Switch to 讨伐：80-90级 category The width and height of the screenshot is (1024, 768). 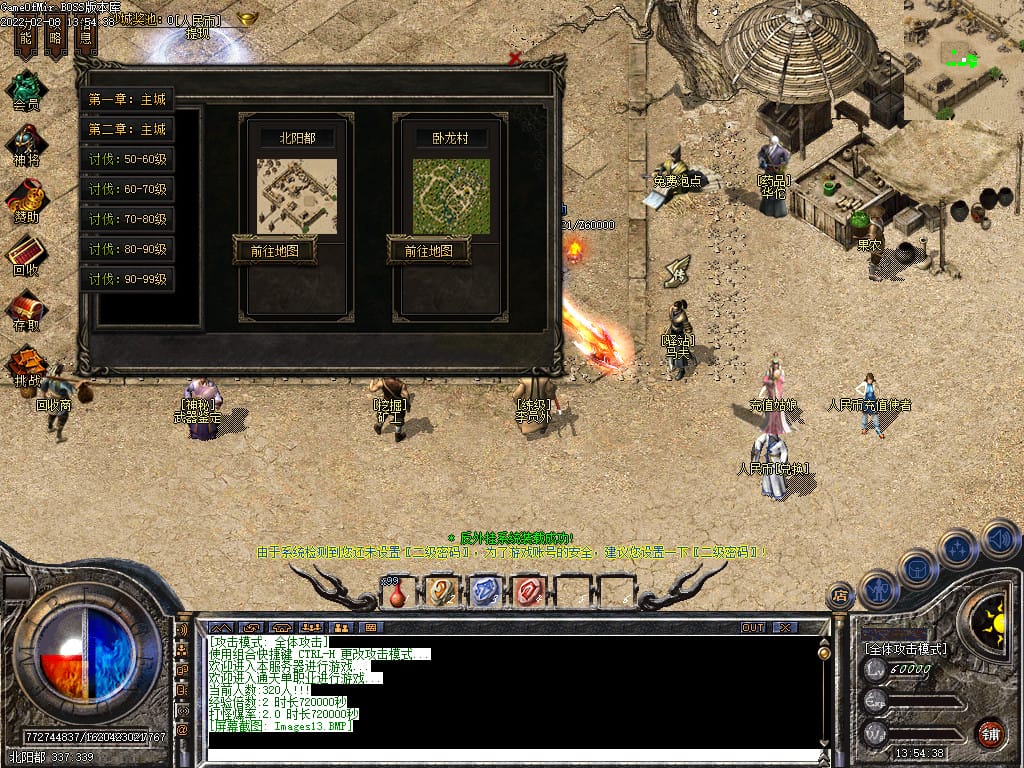click(127, 249)
